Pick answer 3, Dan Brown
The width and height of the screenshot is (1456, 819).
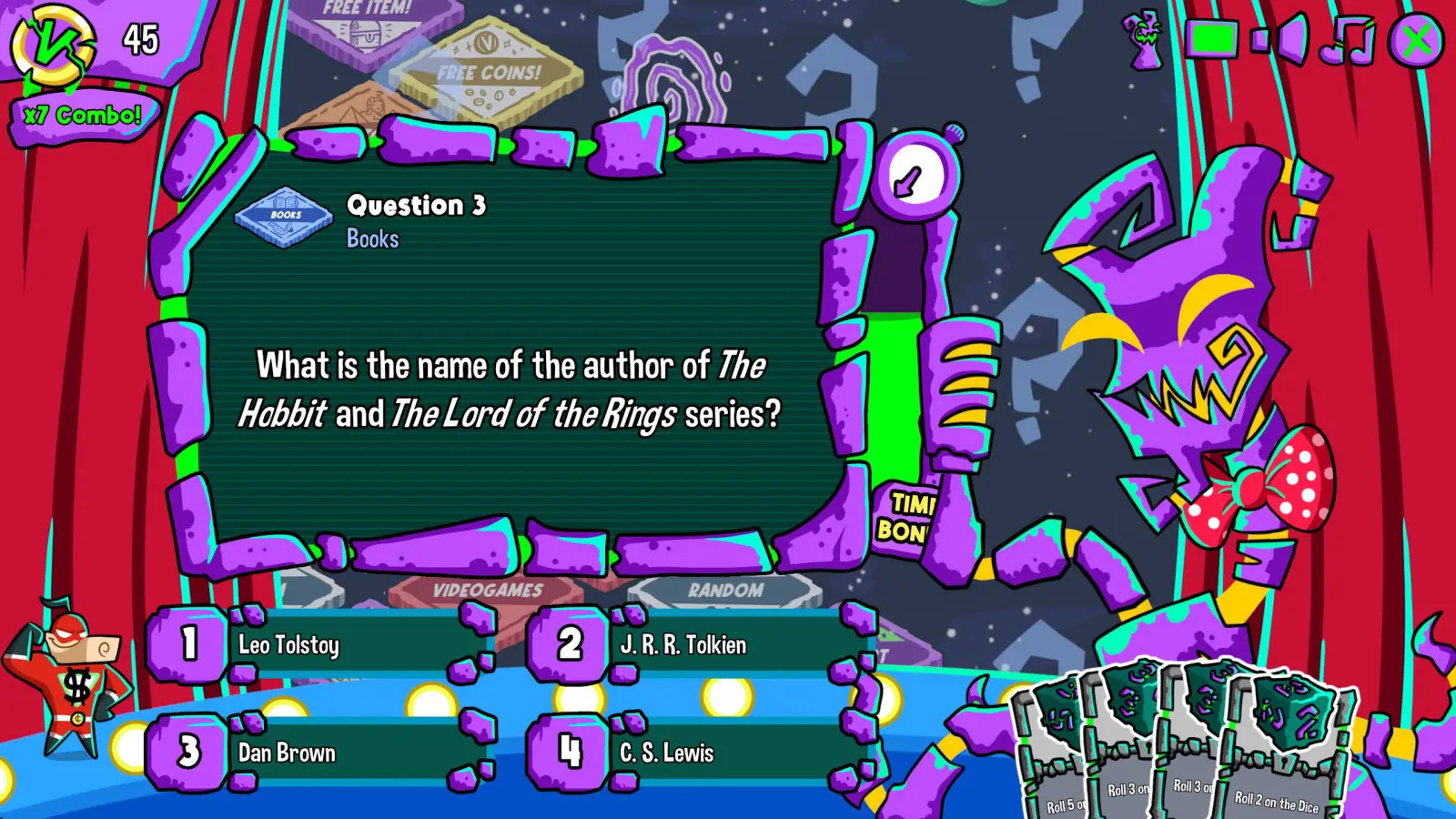[318, 753]
